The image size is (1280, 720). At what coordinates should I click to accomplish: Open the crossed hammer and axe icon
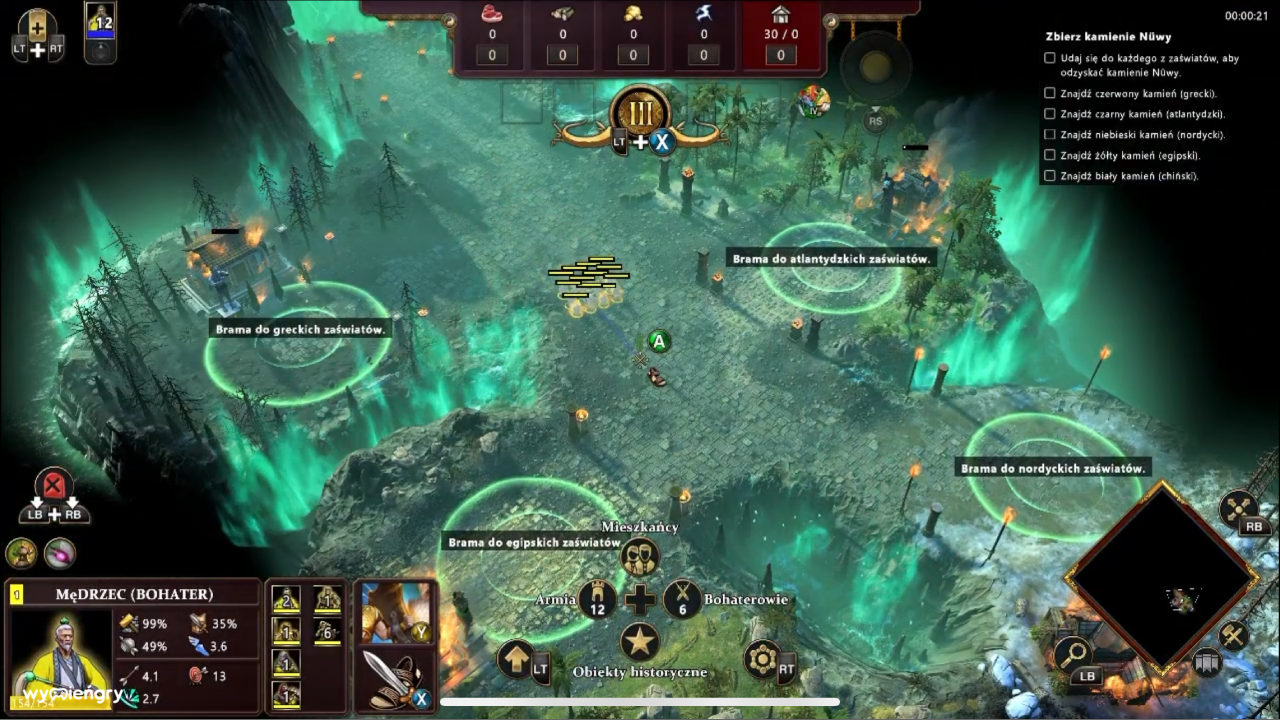pos(1239,507)
